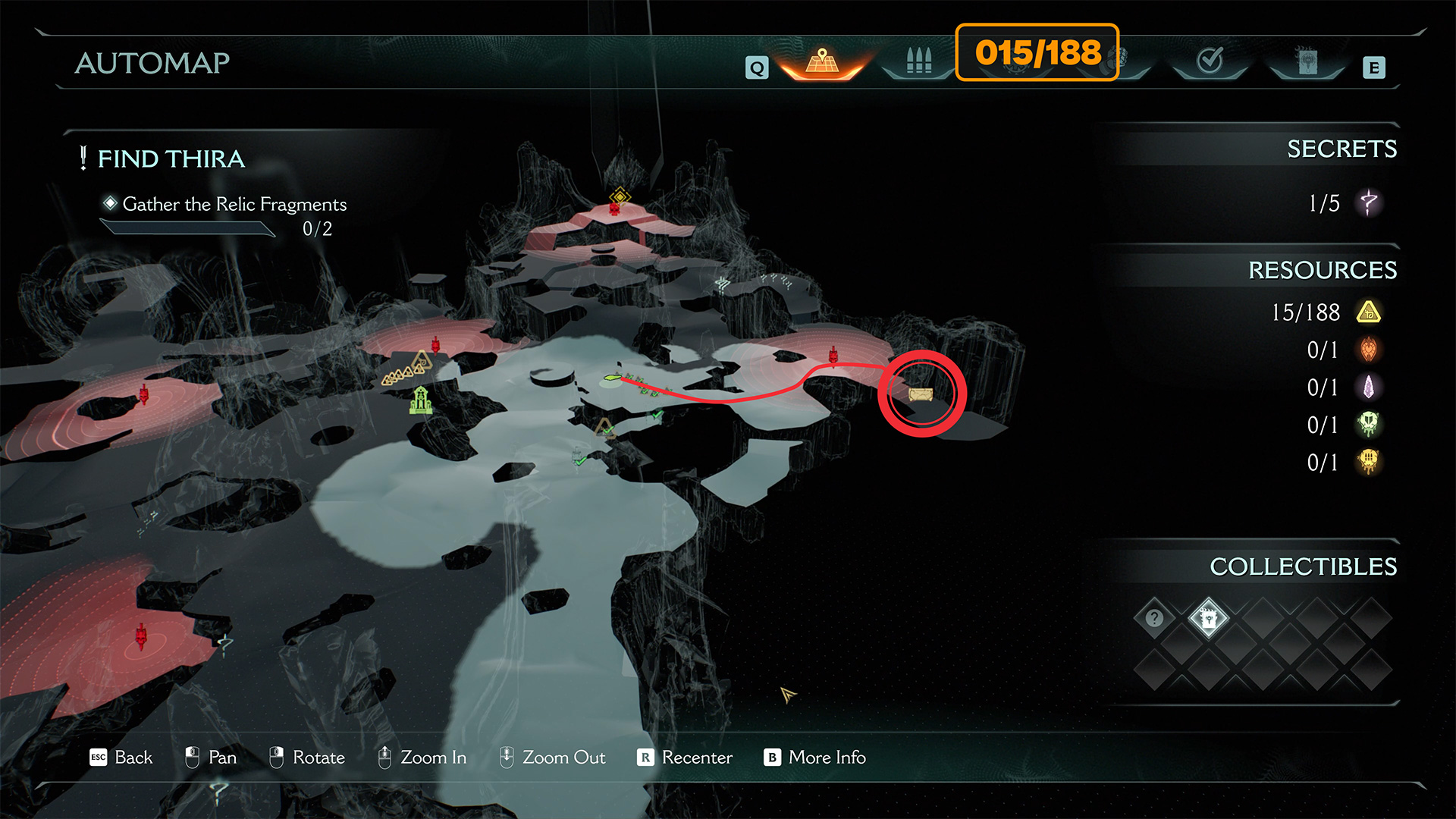Select the Find Thira objective tracker

coord(171,159)
